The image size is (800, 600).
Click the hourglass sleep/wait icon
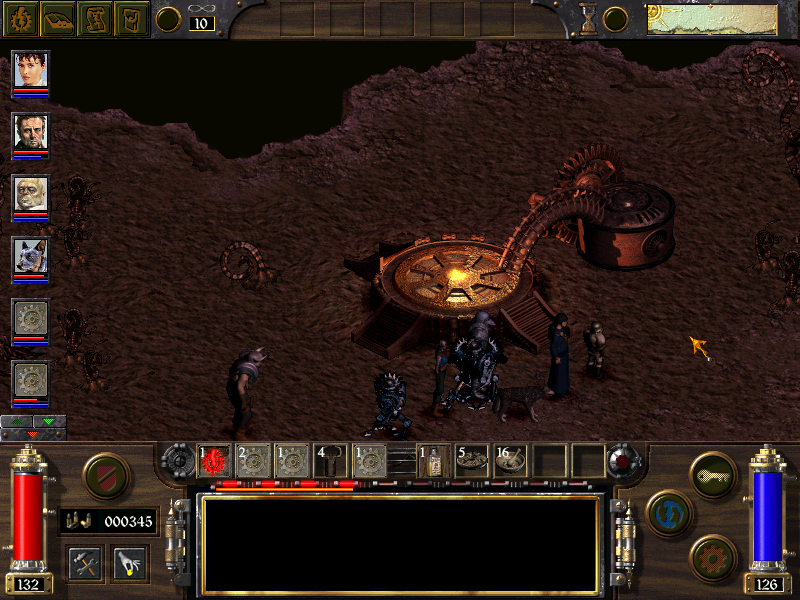coord(590,19)
